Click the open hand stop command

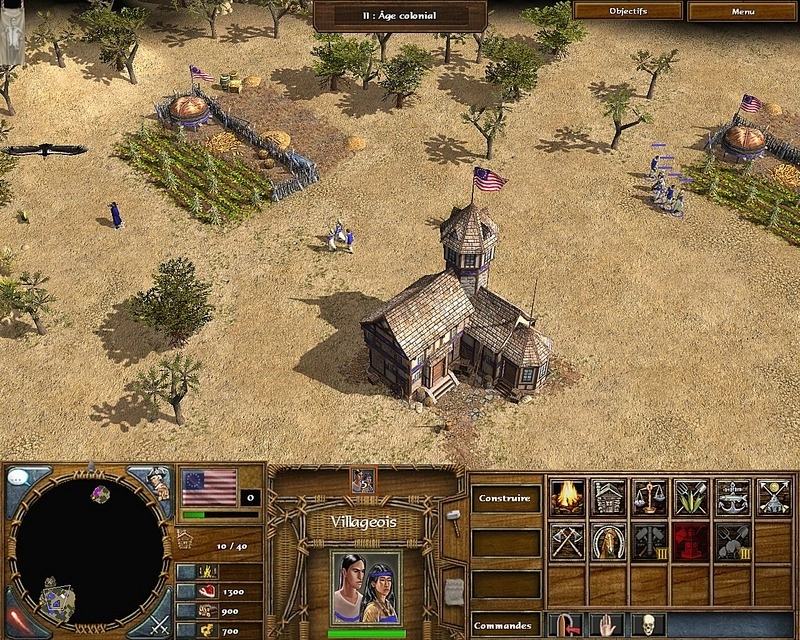tap(607, 626)
